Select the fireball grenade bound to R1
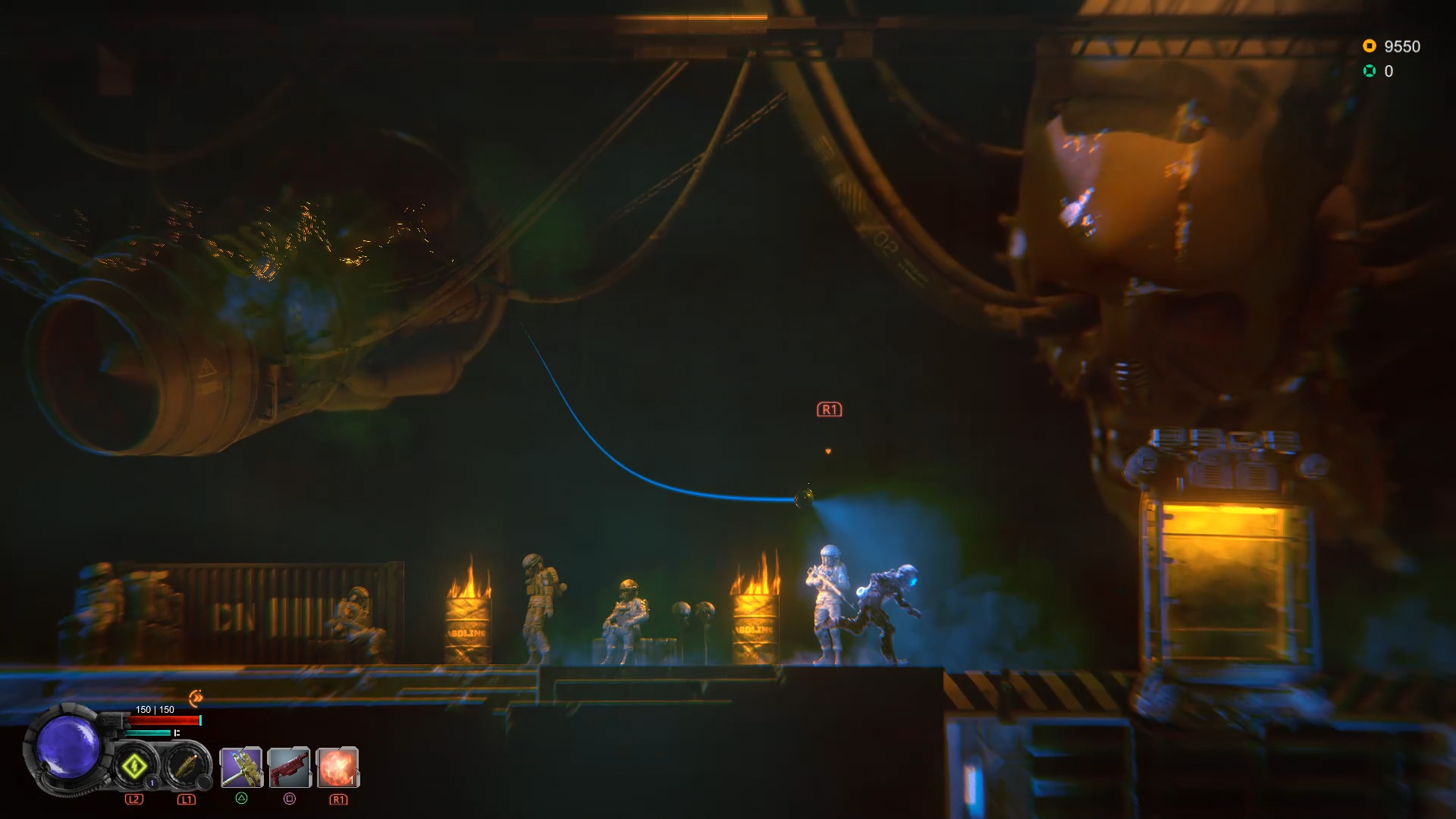Viewport: 1456px width, 819px height. coord(340,768)
